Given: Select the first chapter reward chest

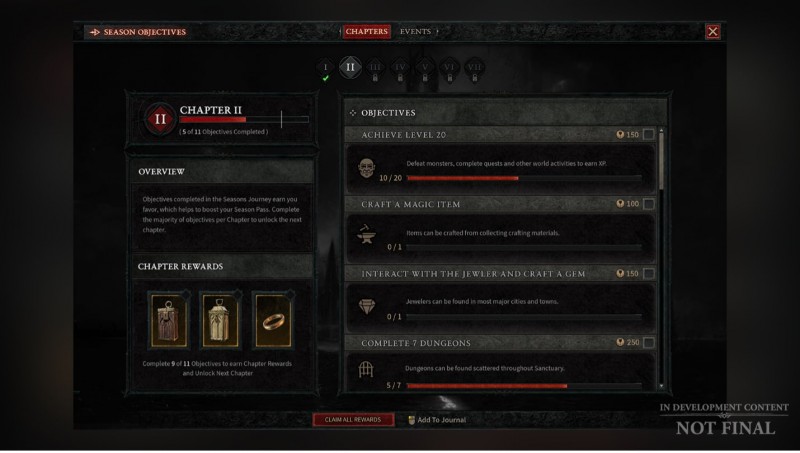Looking at the screenshot, I should 169,320.
